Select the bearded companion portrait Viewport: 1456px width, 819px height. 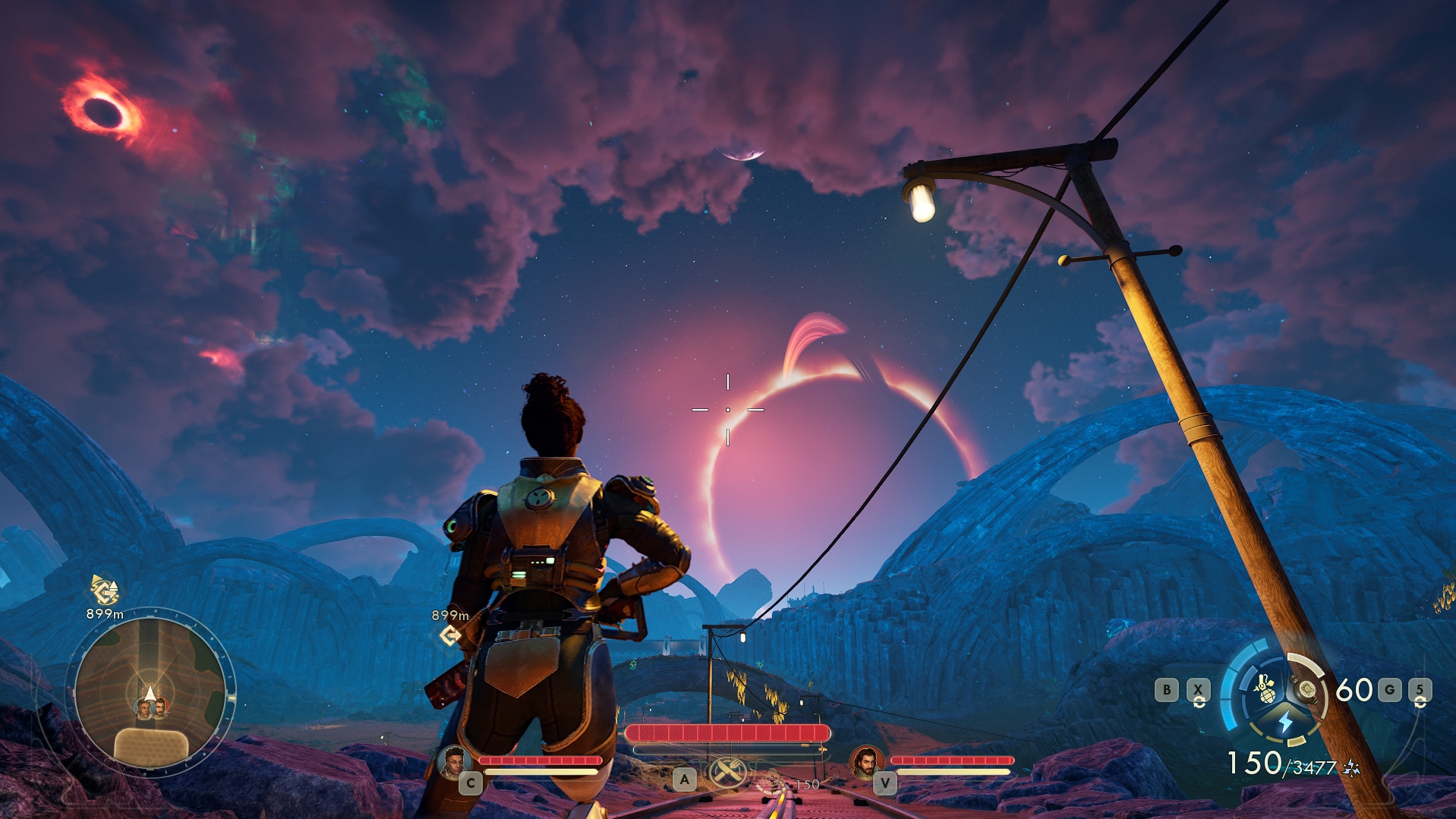[865, 761]
